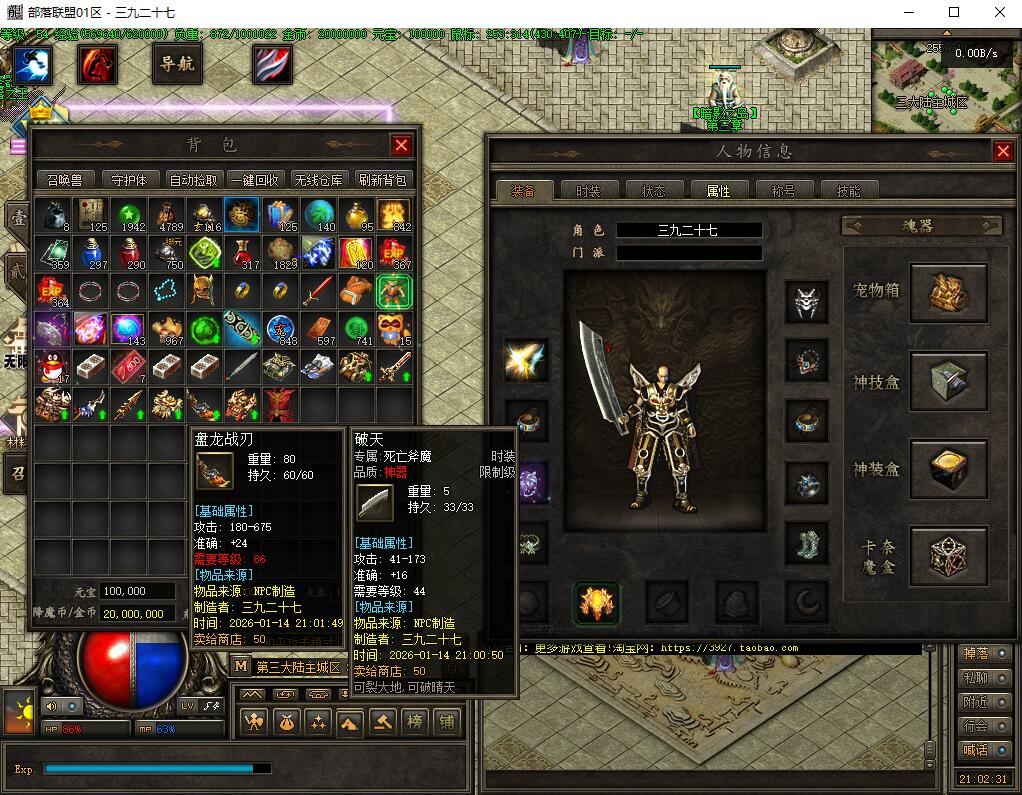The image size is (1022, 795).
Task: Open the 宠物箱 pet box
Action: coord(947,293)
